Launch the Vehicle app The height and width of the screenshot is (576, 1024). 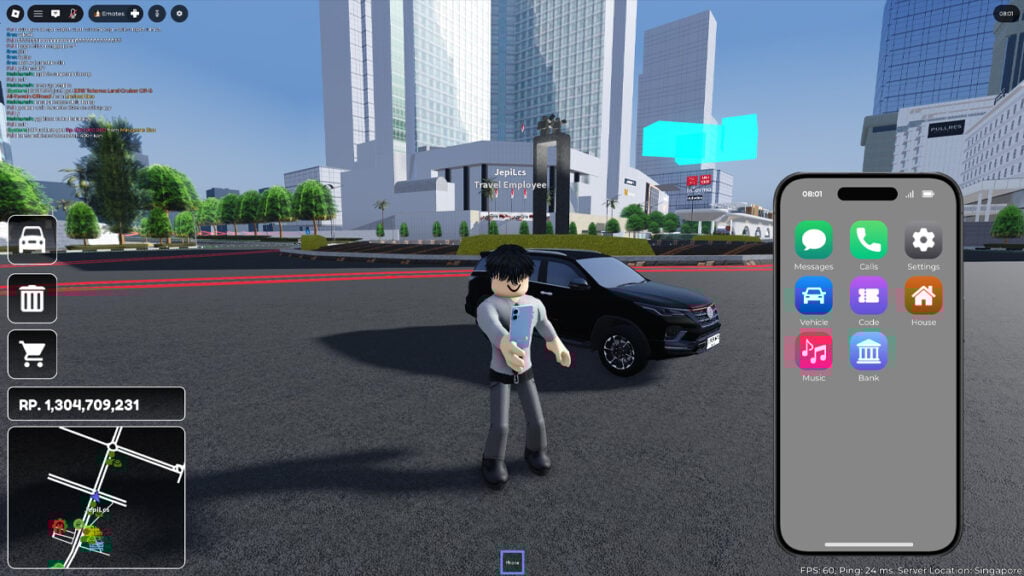click(814, 296)
